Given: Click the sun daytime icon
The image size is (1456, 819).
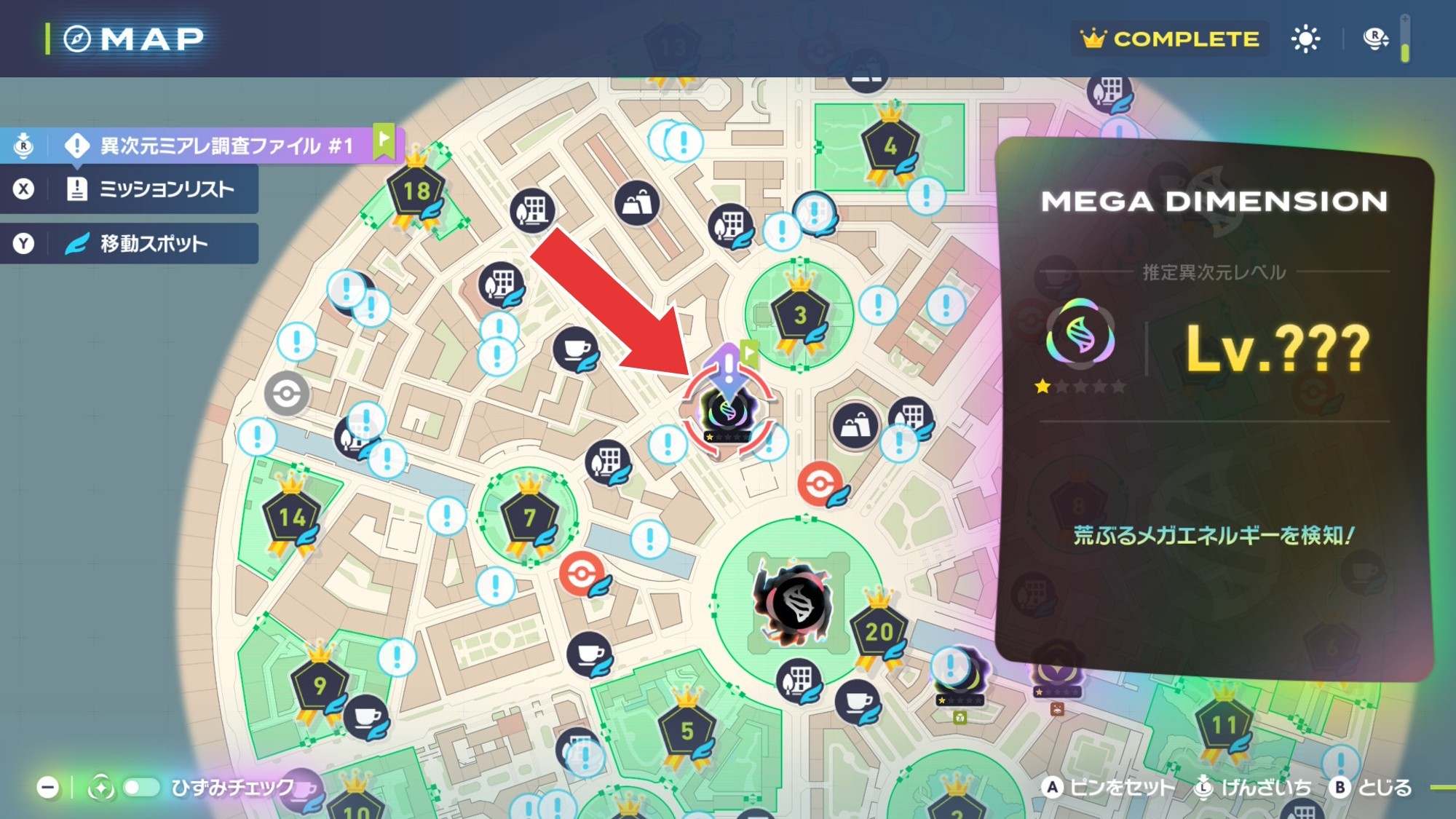Looking at the screenshot, I should 1305,39.
